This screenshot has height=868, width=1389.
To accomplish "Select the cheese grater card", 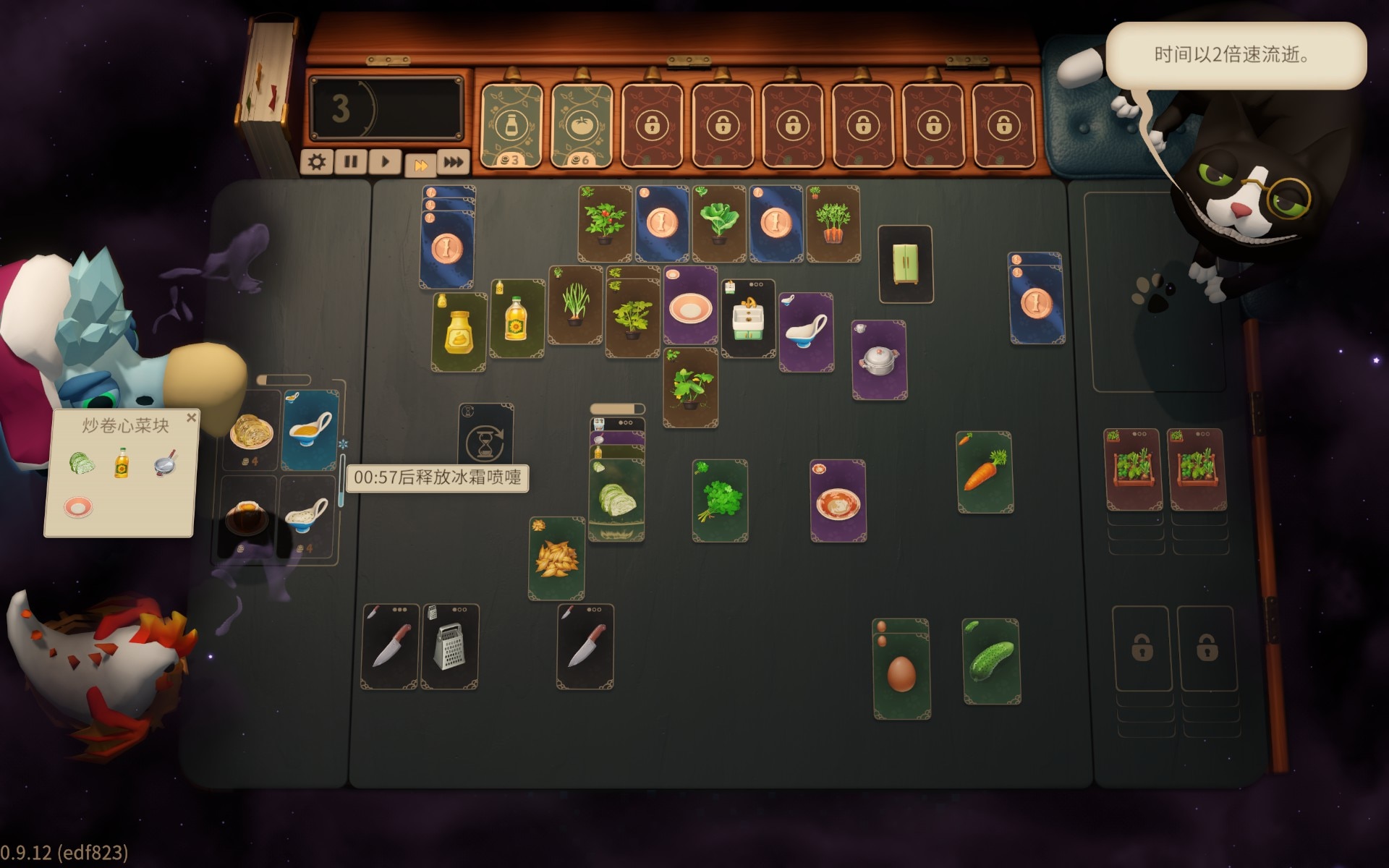I will pos(450,647).
